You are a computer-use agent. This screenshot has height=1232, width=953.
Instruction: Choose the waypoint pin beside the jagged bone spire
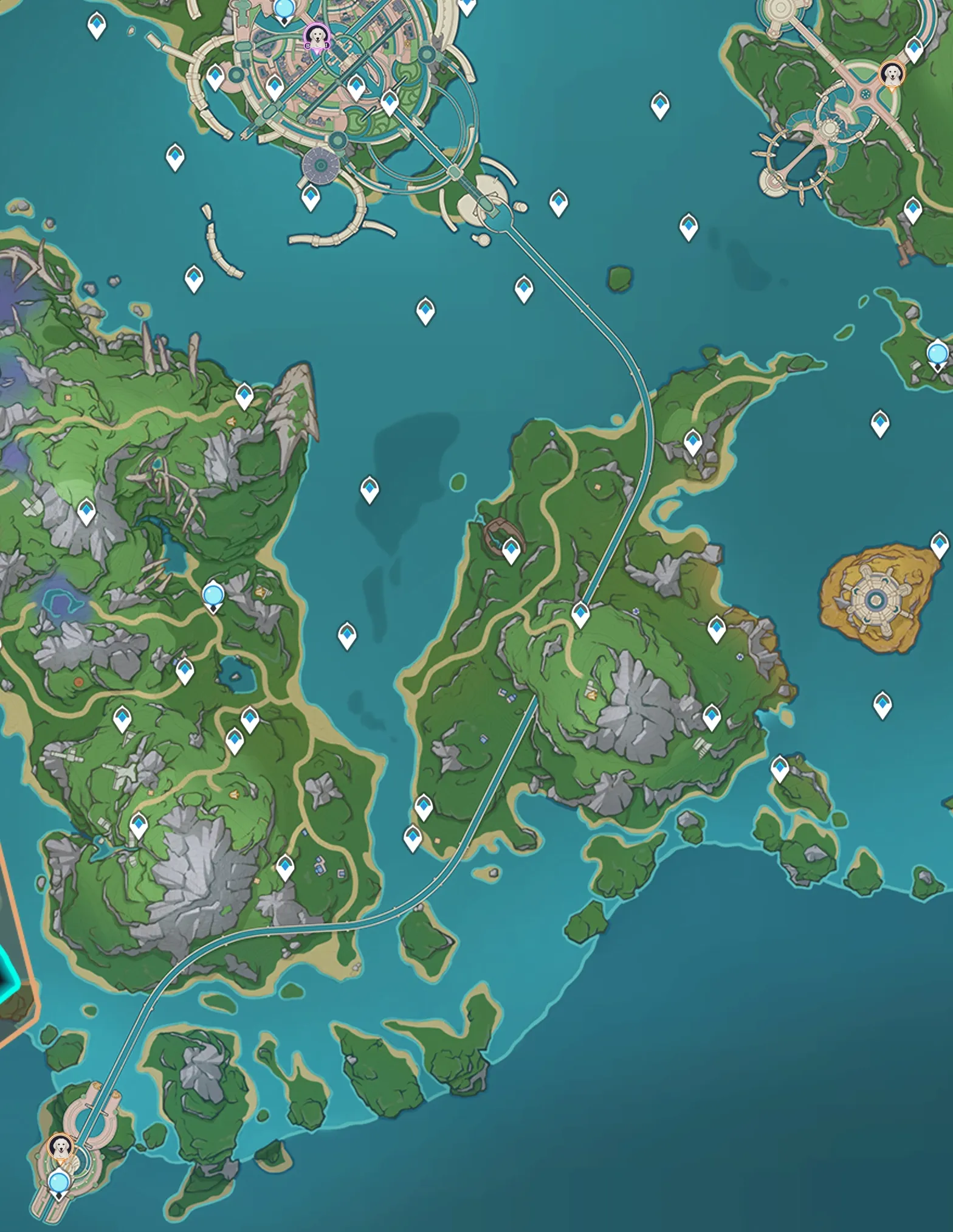(244, 395)
